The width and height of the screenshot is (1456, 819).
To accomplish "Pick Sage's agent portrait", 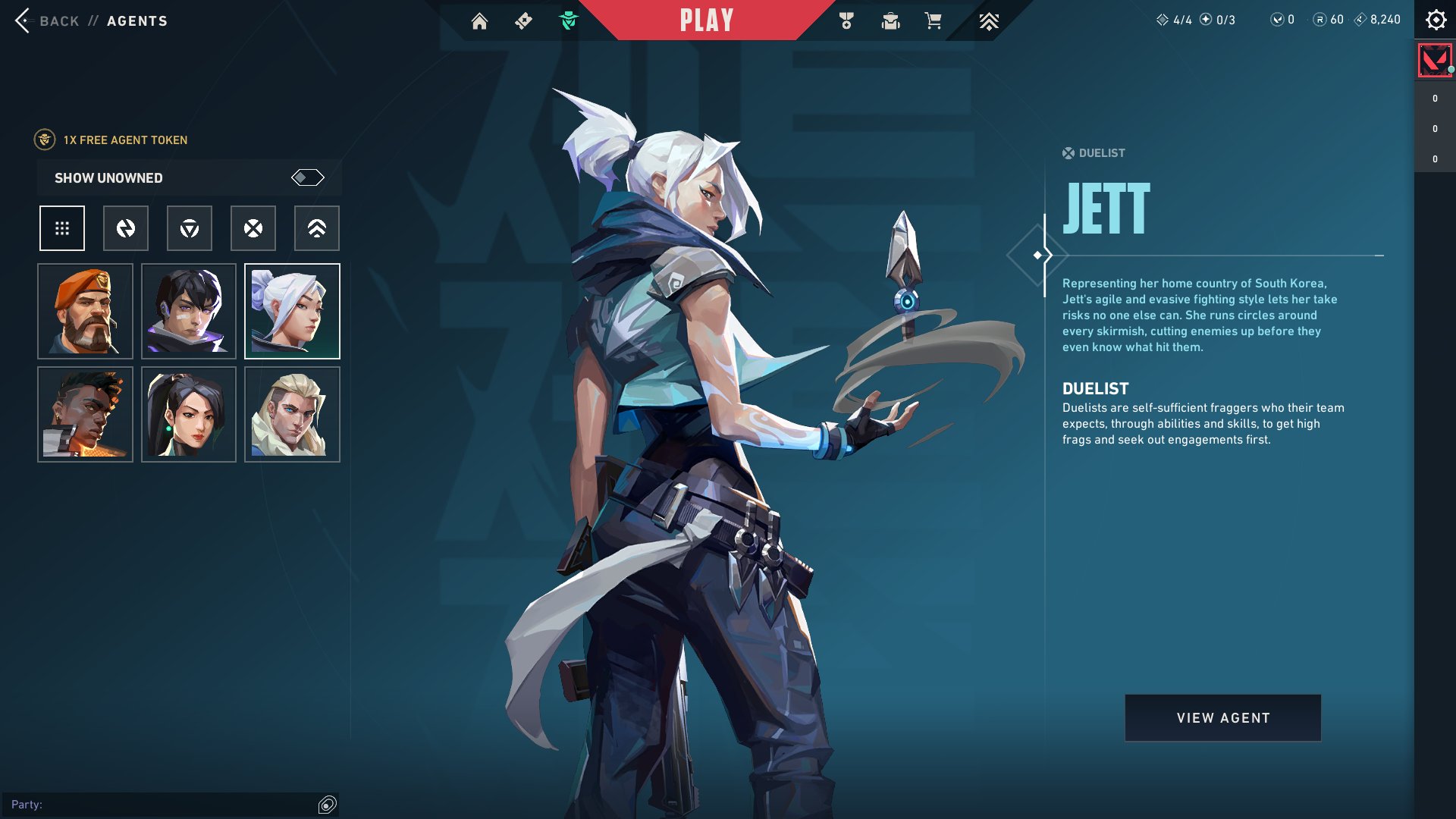I will tap(189, 415).
